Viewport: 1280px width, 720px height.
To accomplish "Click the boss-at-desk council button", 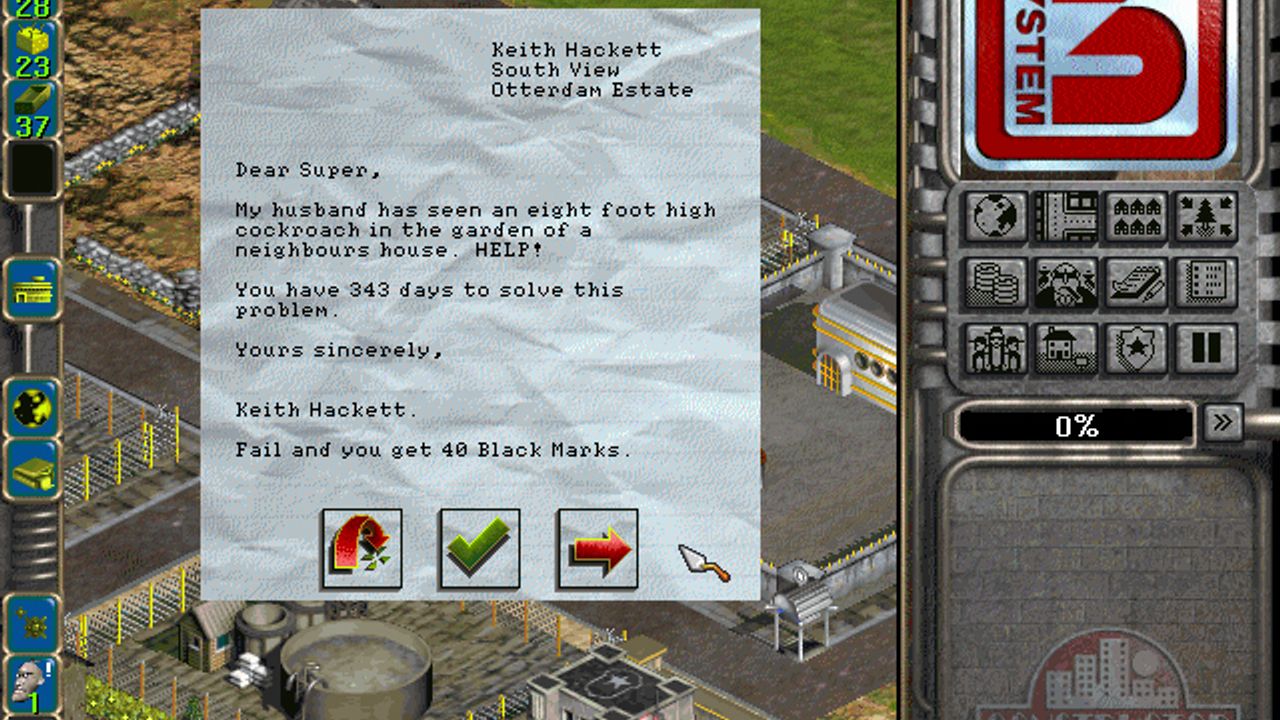I will [x=1066, y=283].
